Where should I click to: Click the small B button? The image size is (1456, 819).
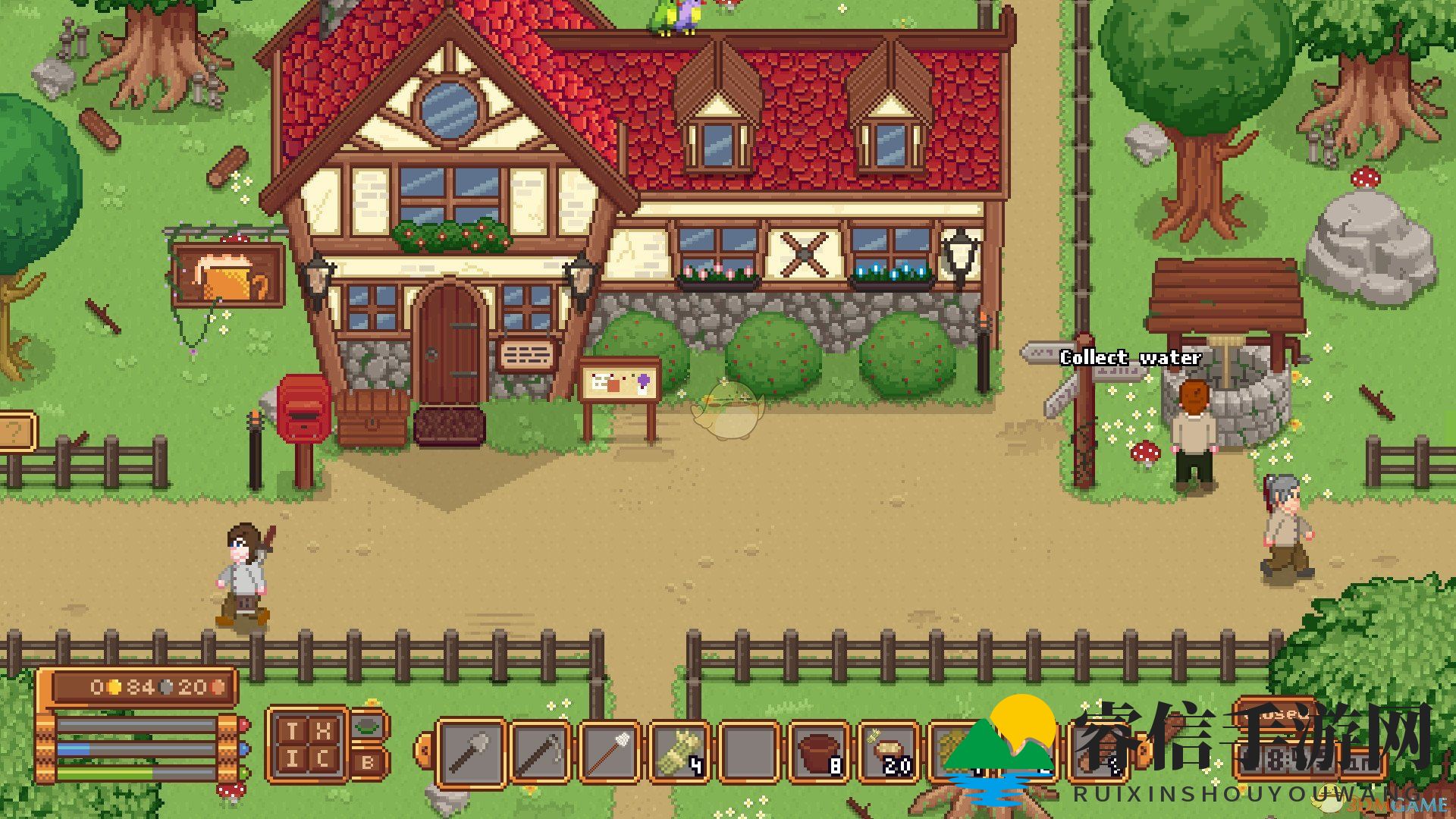click(x=369, y=763)
